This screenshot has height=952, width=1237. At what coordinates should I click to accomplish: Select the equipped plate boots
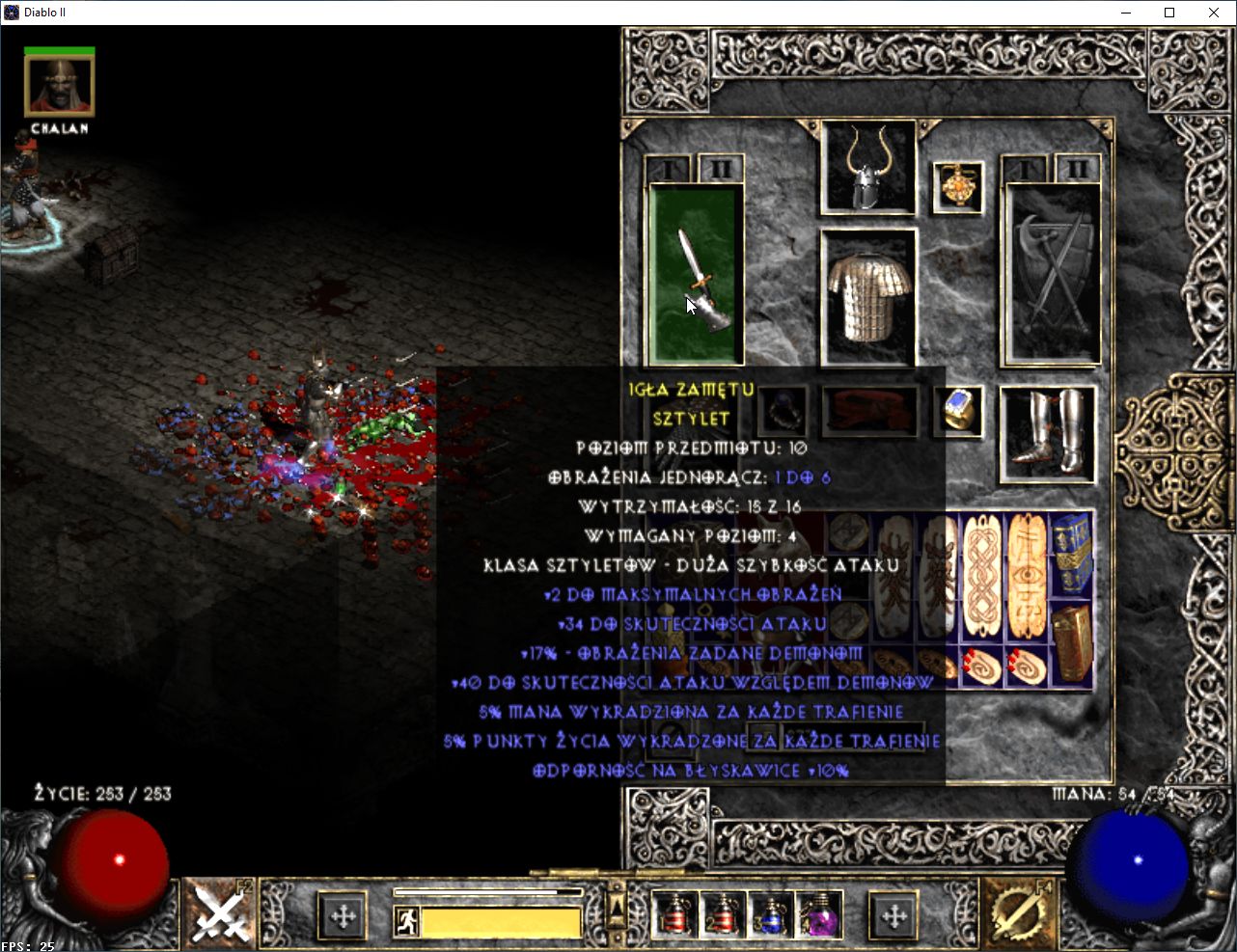point(1047,433)
